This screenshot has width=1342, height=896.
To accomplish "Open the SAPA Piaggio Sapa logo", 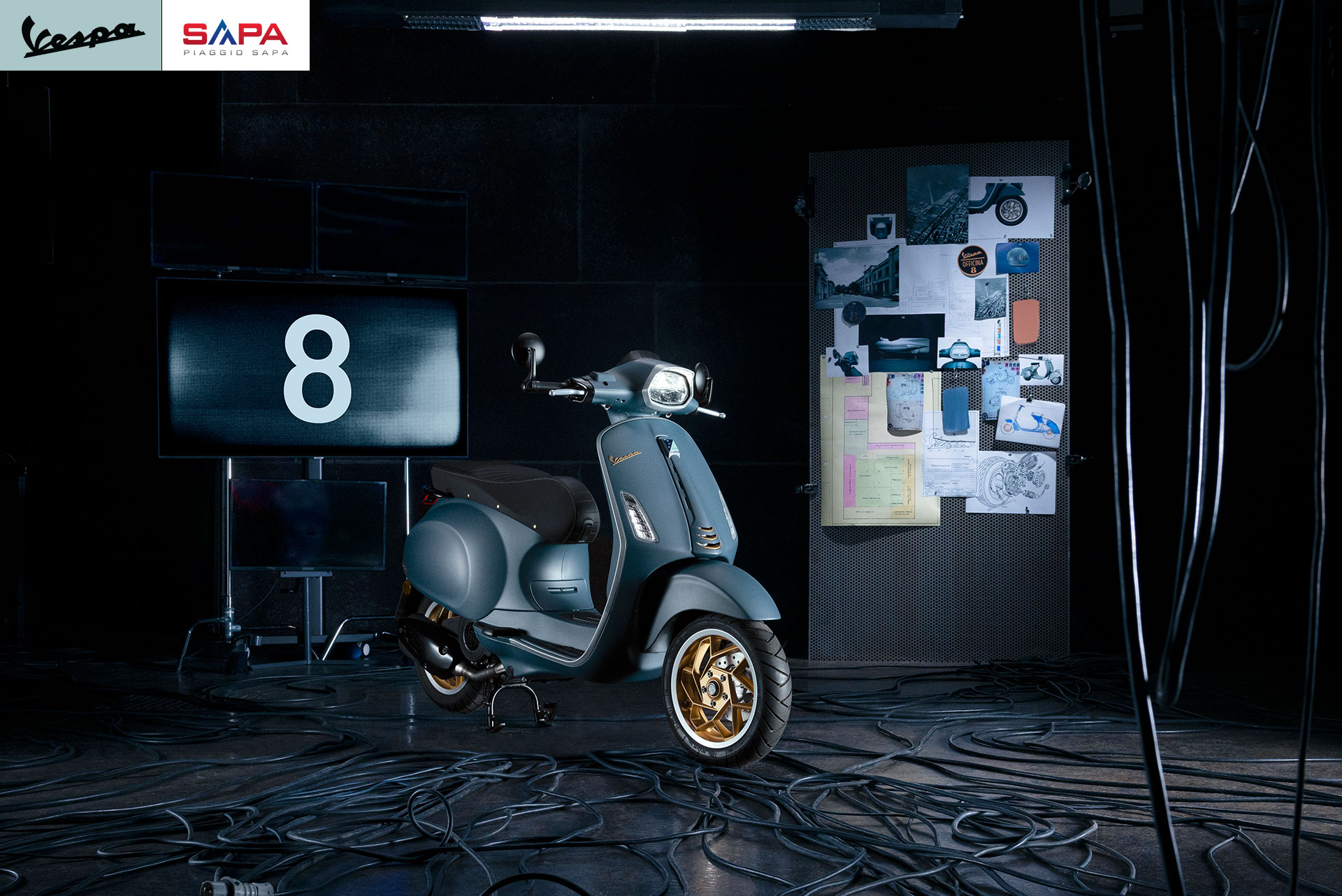I will (236, 36).
